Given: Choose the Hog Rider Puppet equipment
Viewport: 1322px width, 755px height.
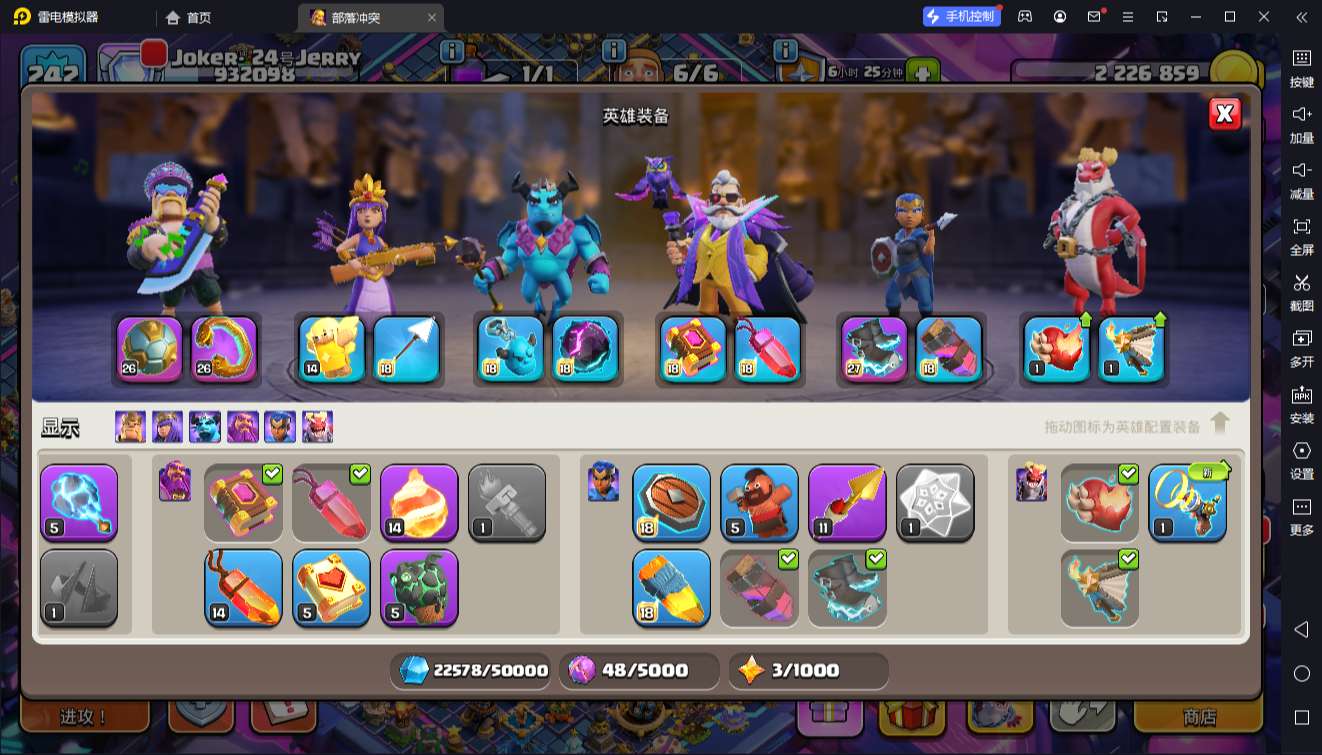Looking at the screenshot, I should point(759,502).
